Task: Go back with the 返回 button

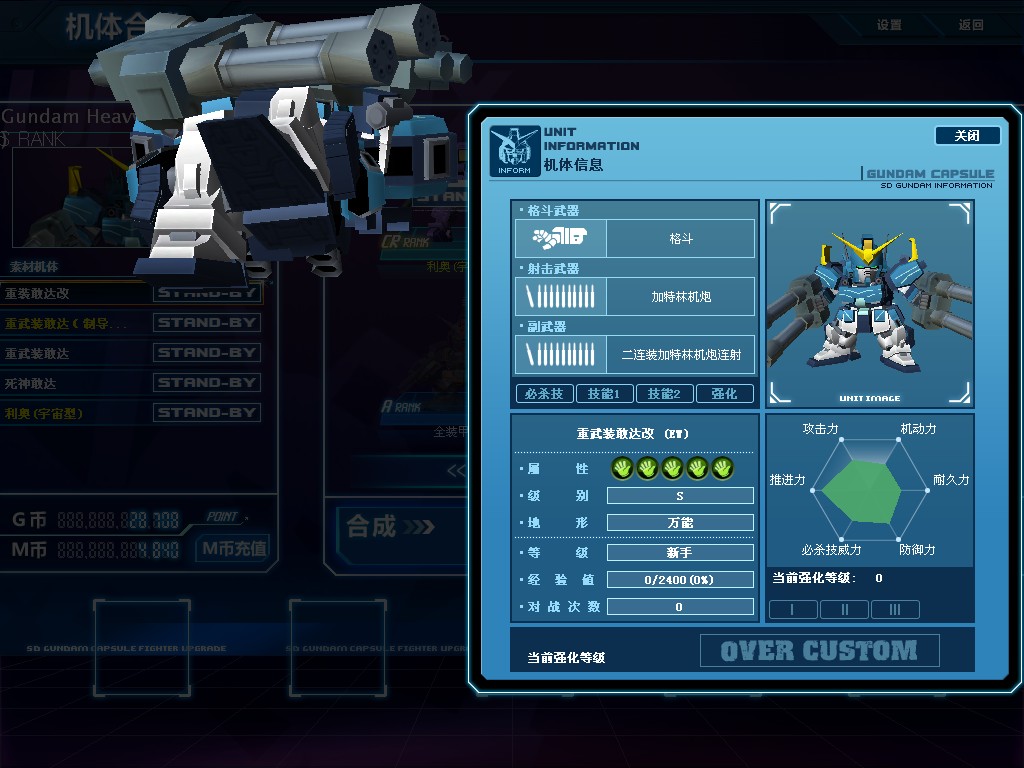Action: [x=971, y=25]
